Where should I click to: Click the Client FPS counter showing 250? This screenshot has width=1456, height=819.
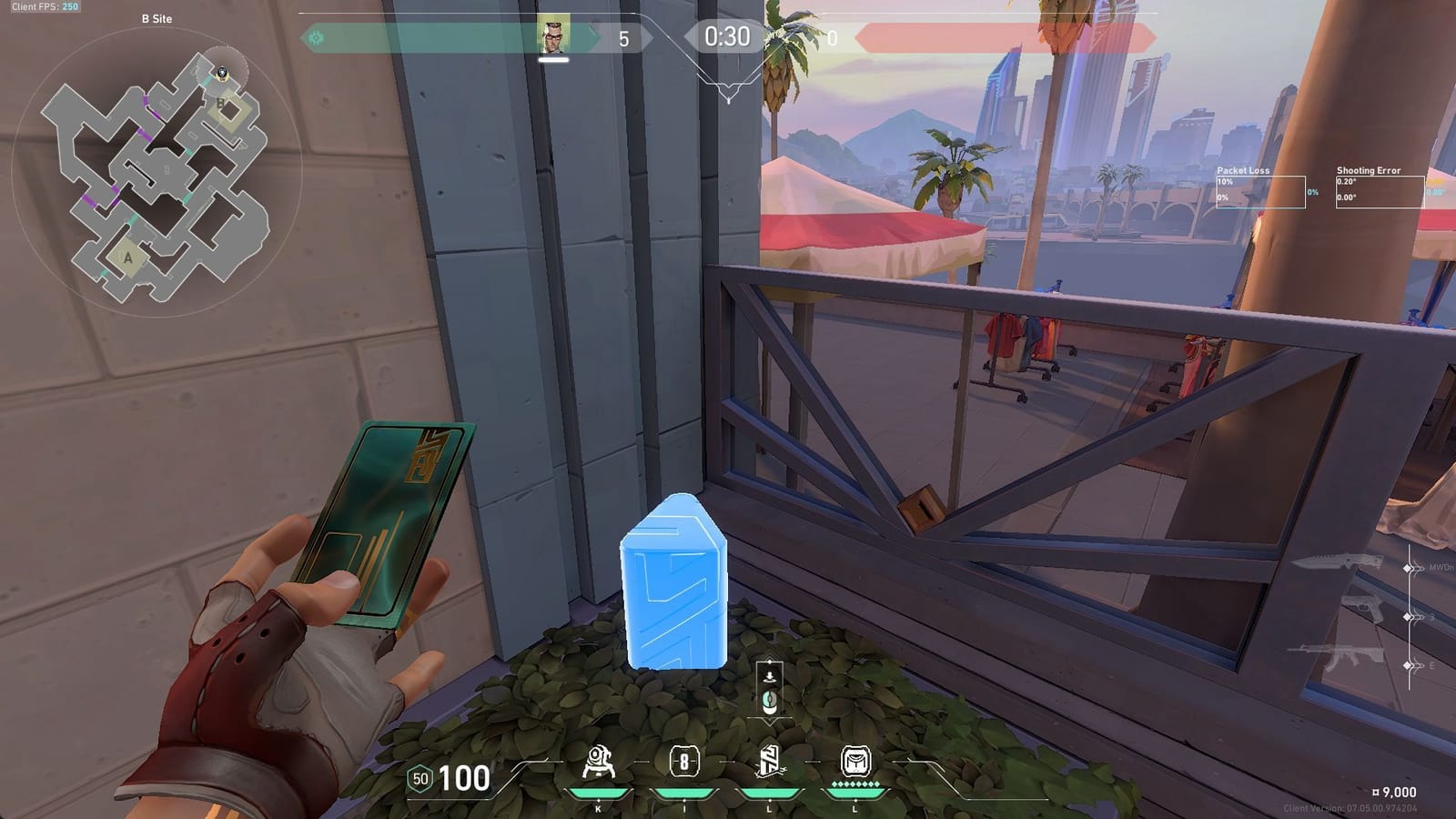coord(44,7)
